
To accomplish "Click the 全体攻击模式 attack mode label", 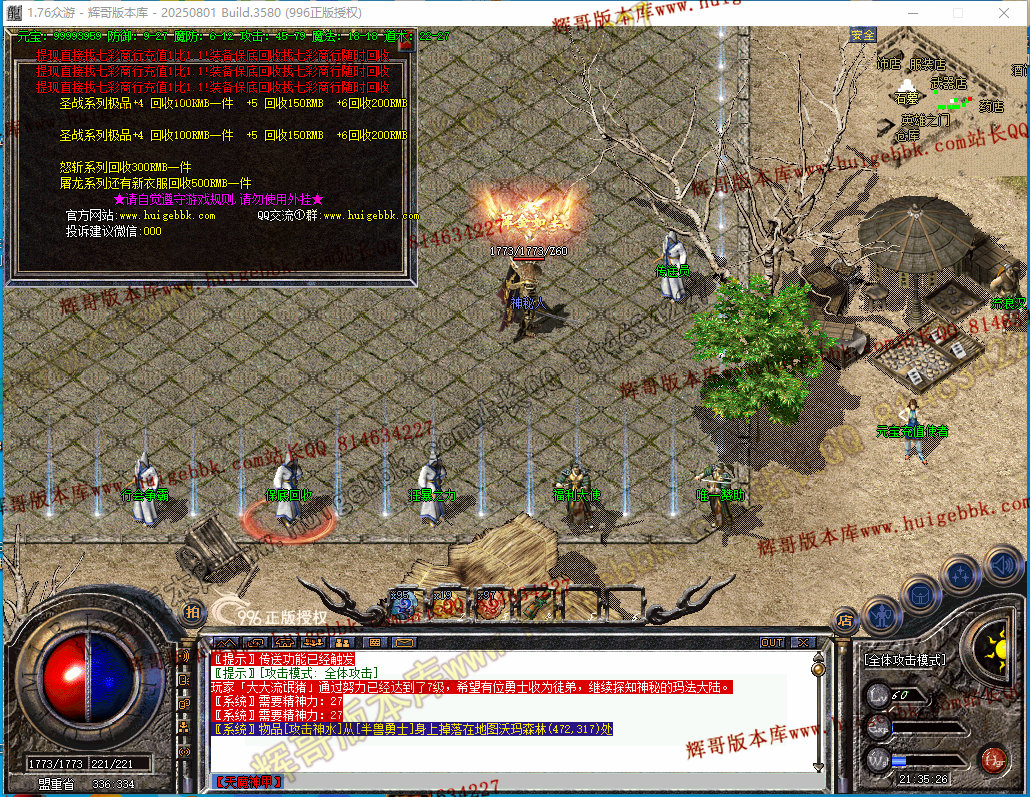I will tap(904, 661).
